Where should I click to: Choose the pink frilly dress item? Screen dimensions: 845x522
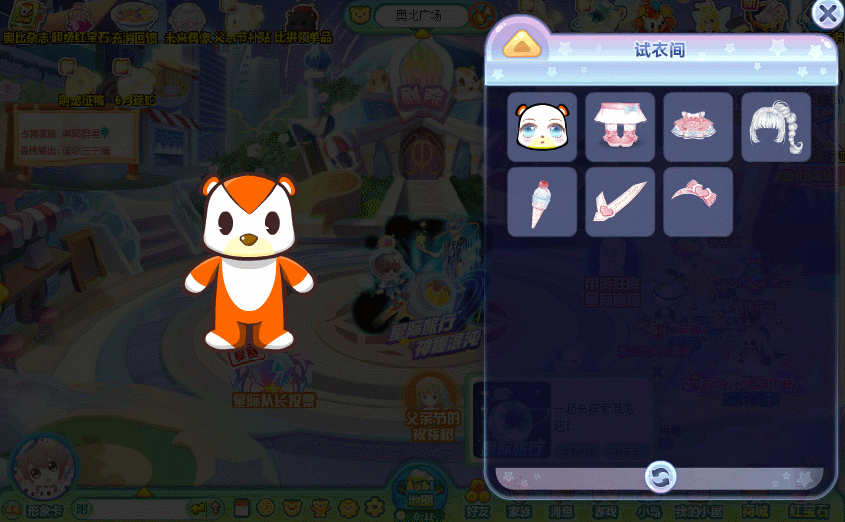point(698,127)
